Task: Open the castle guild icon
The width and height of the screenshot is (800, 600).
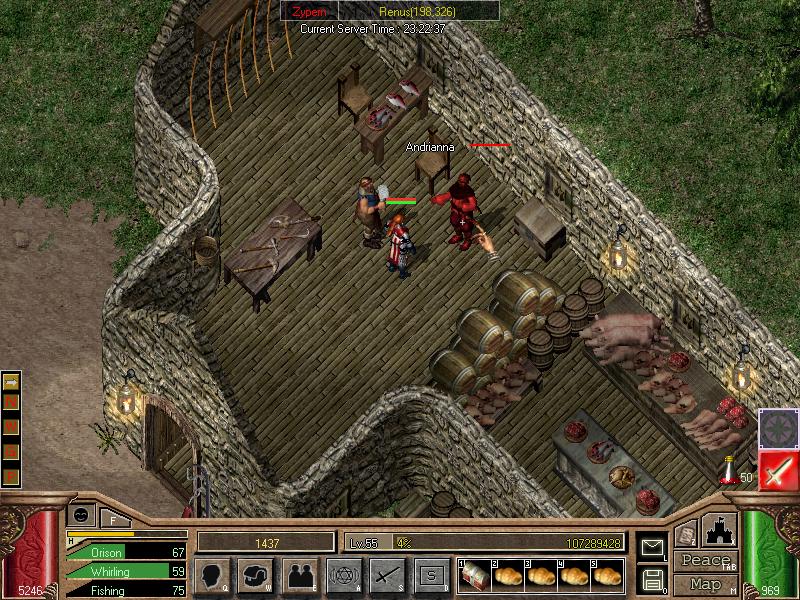Action: point(721,530)
